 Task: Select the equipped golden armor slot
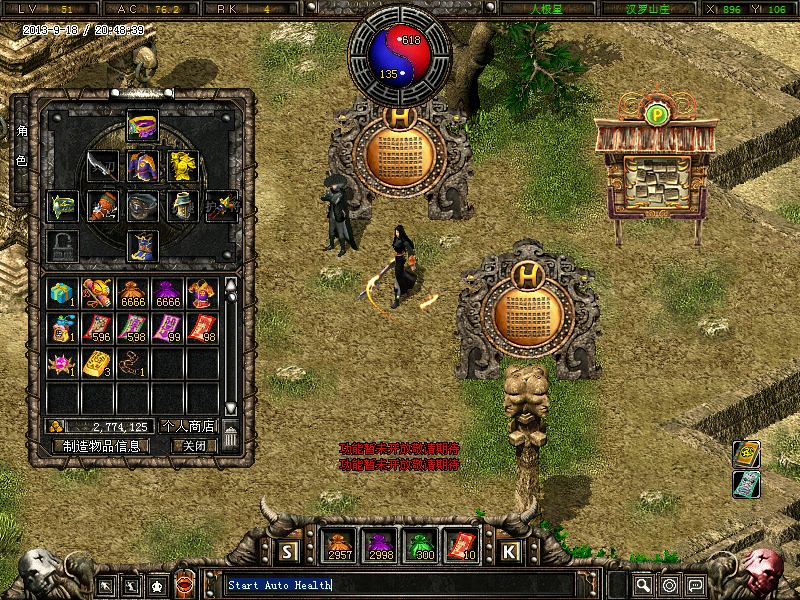tap(181, 166)
